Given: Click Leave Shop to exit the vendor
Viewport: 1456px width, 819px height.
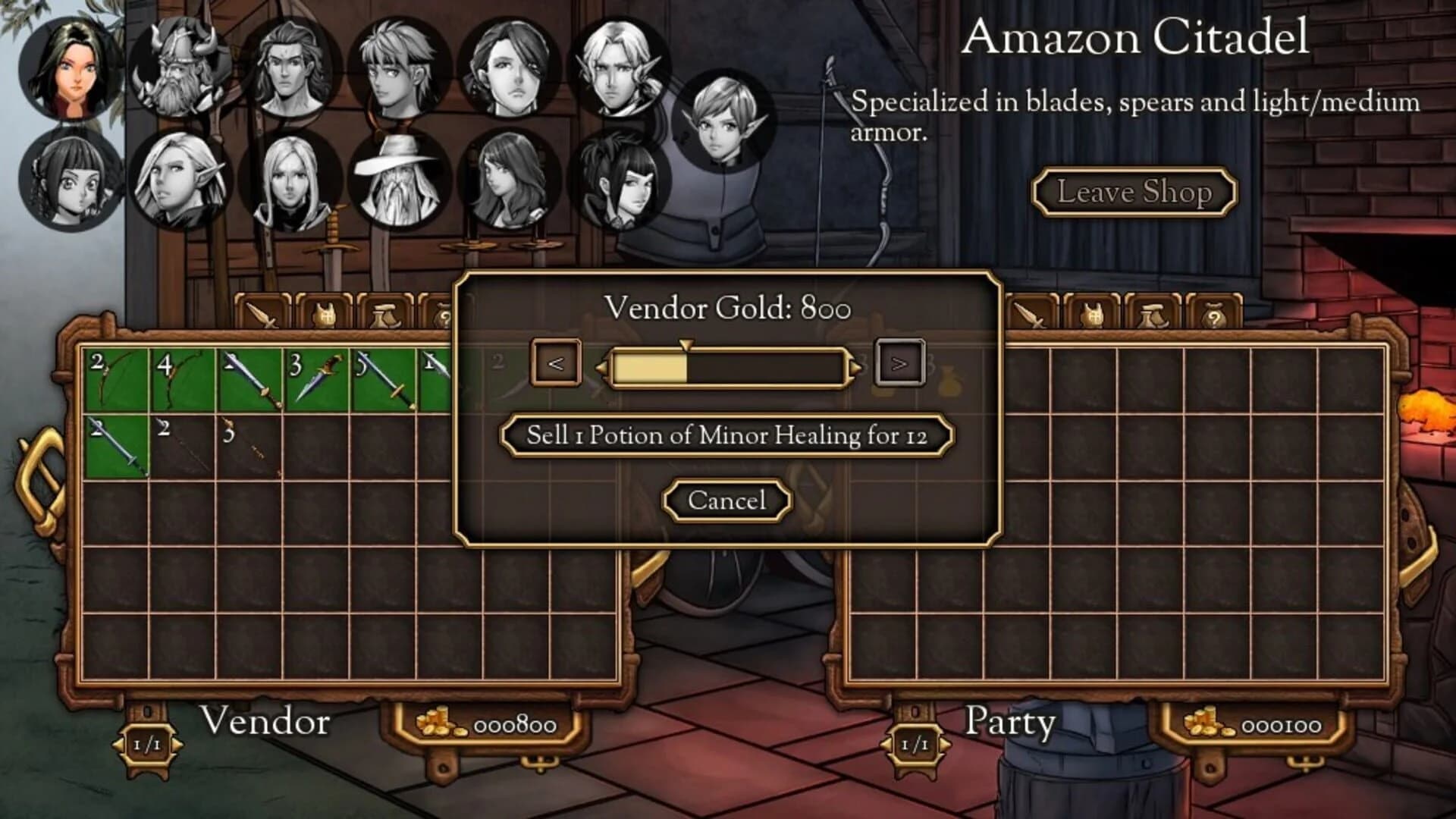Looking at the screenshot, I should 1136,192.
